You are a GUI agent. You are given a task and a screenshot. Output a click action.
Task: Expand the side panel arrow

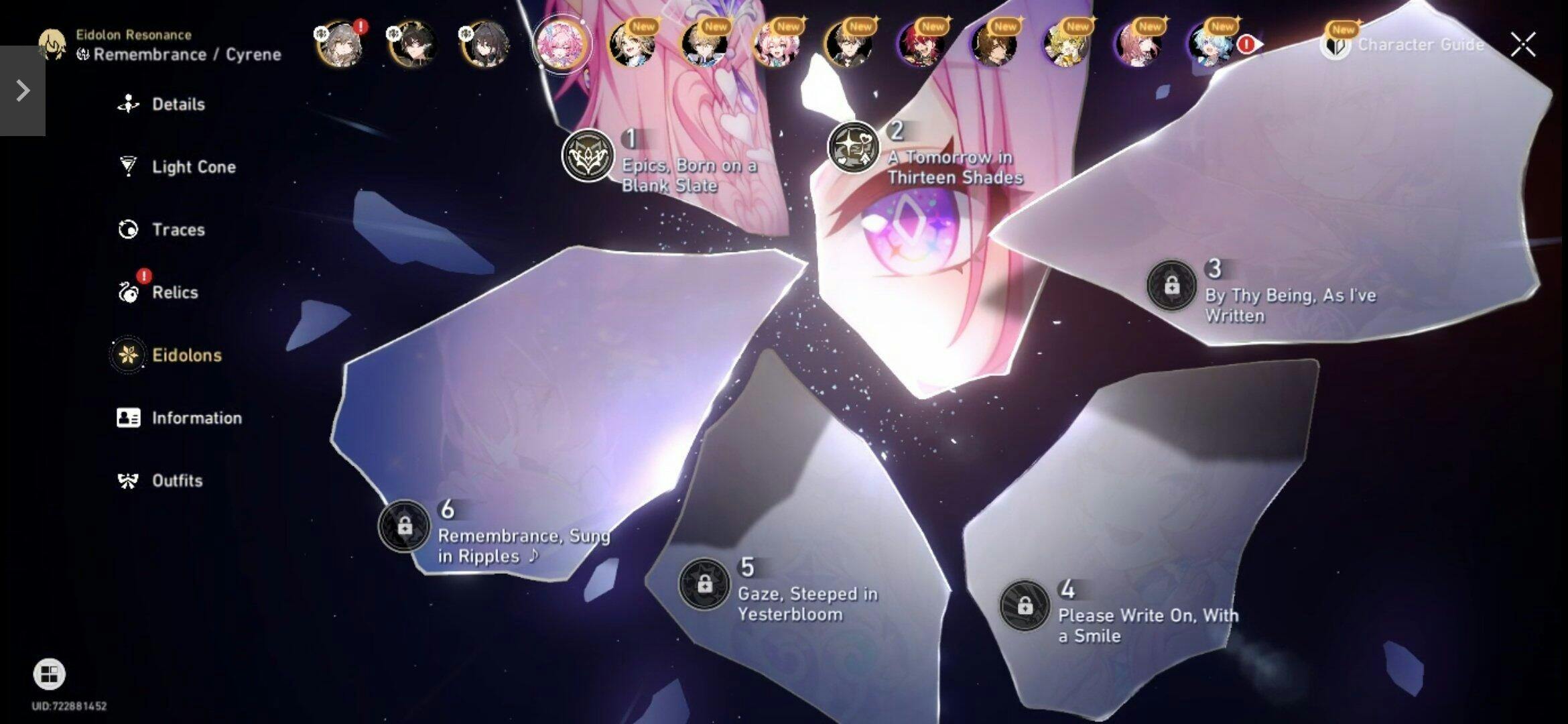(x=22, y=90)
